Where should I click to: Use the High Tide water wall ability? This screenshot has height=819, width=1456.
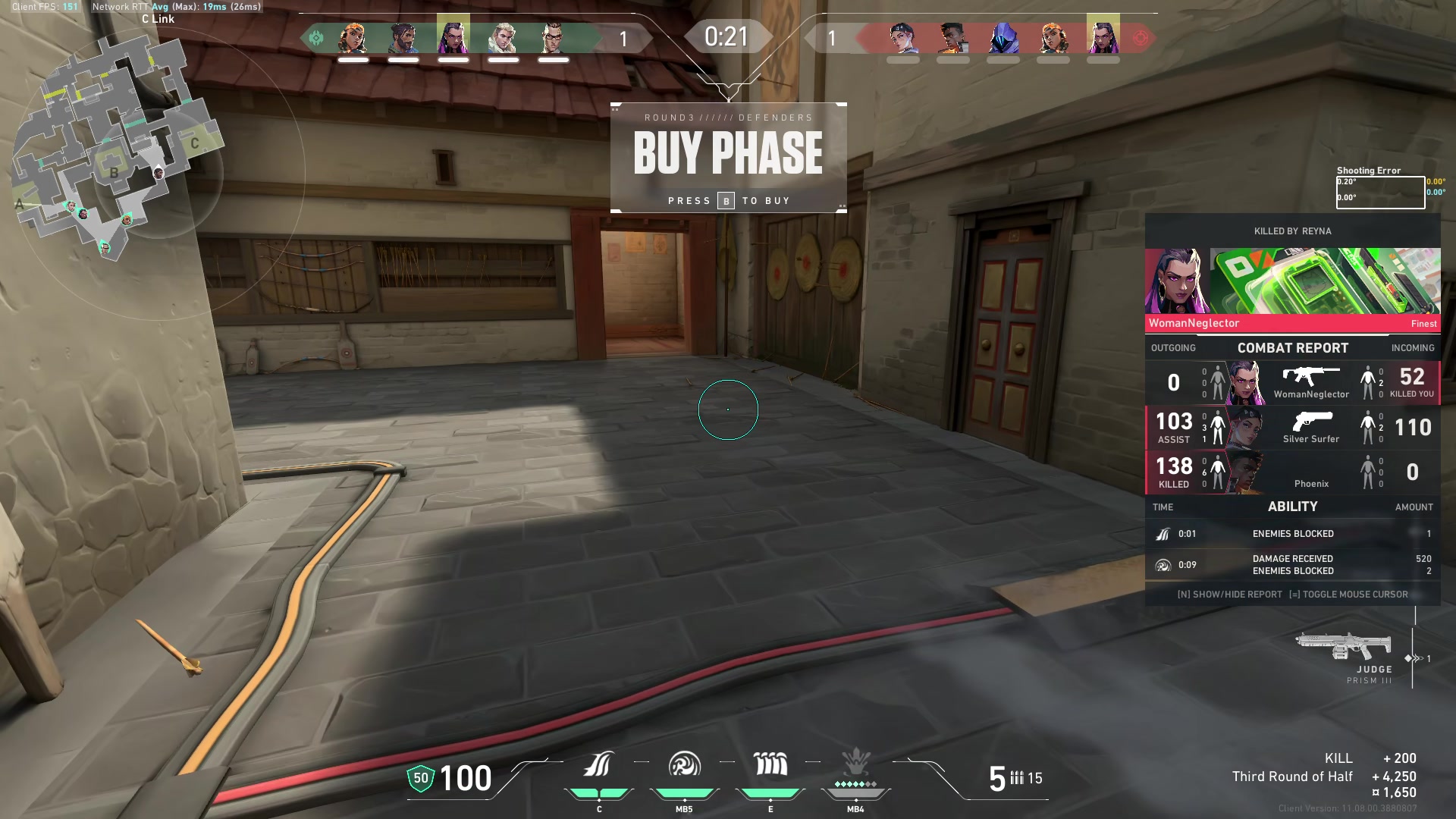click(x=770, y=766)
